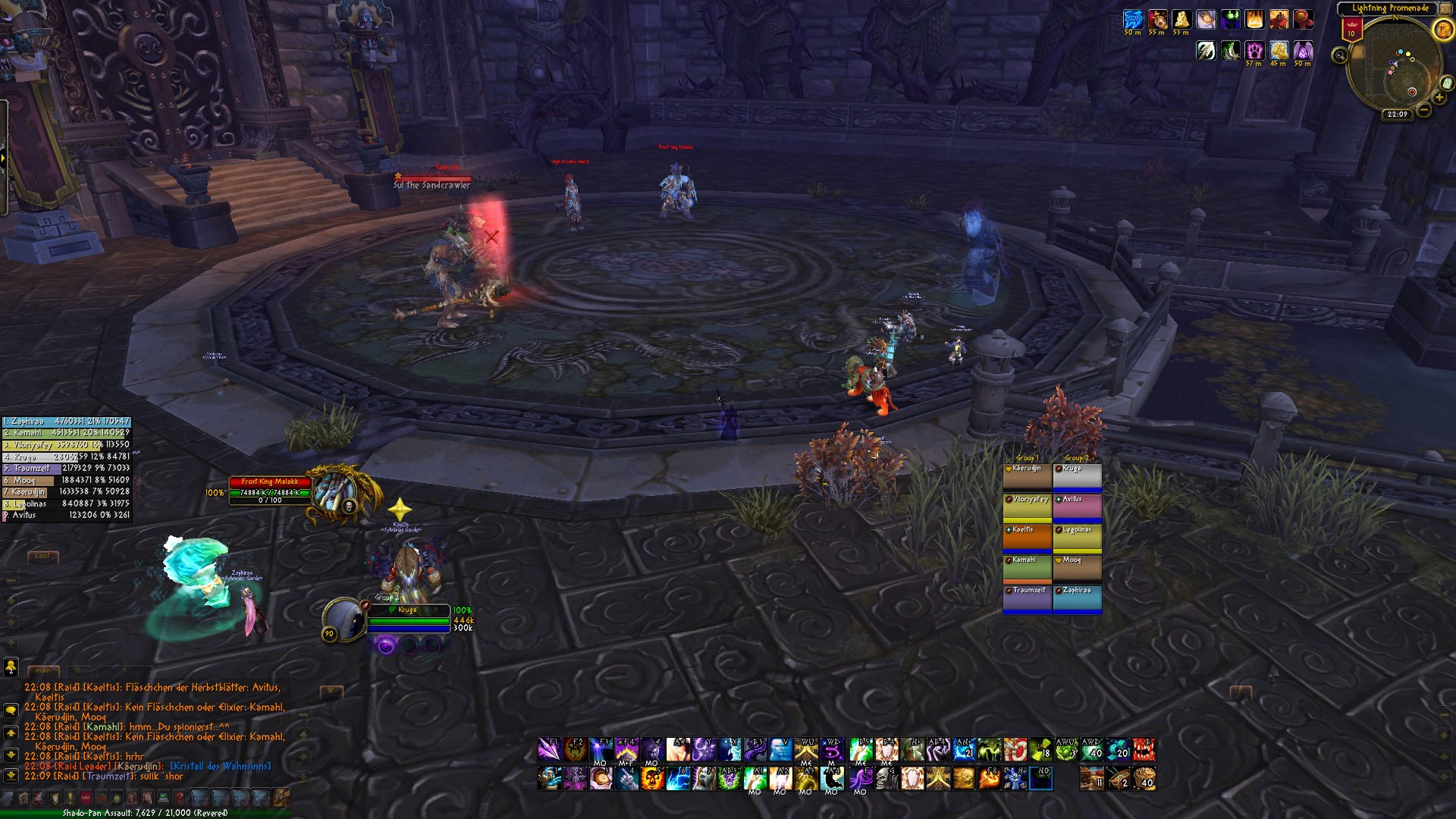Viewport: 1456px width, 819px height.
Task: Open the Loot chat tab
Action: click(x=42, y=556)
